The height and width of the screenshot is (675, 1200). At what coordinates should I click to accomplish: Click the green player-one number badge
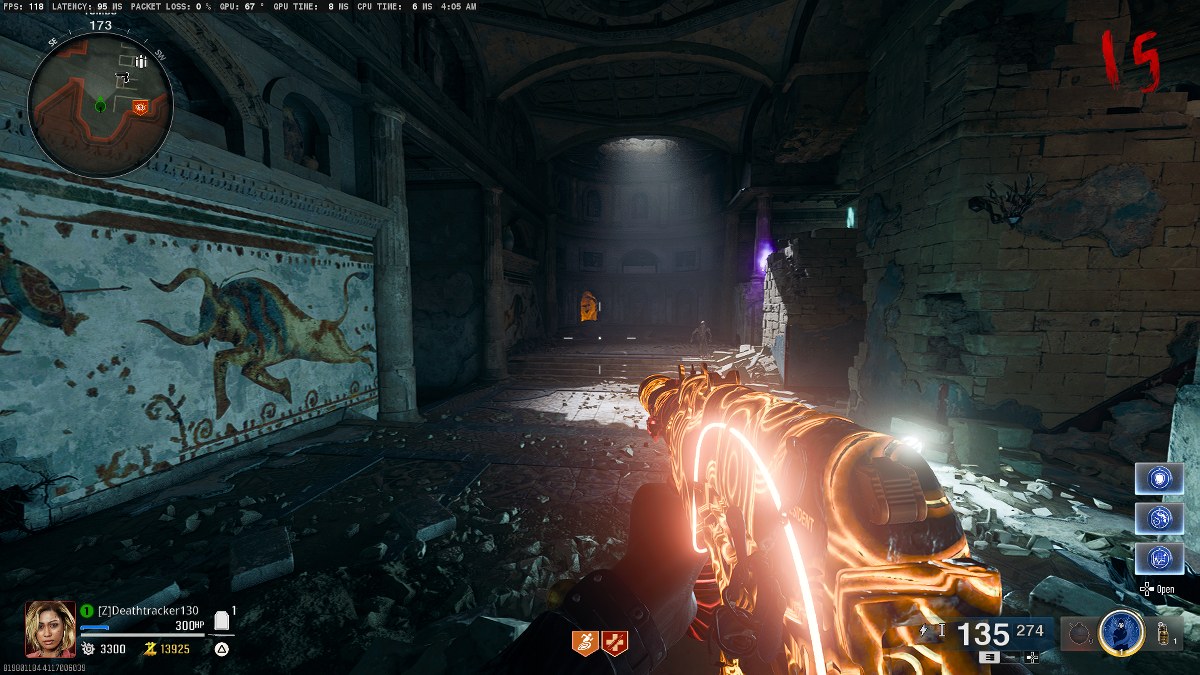(x=87, y=610)
